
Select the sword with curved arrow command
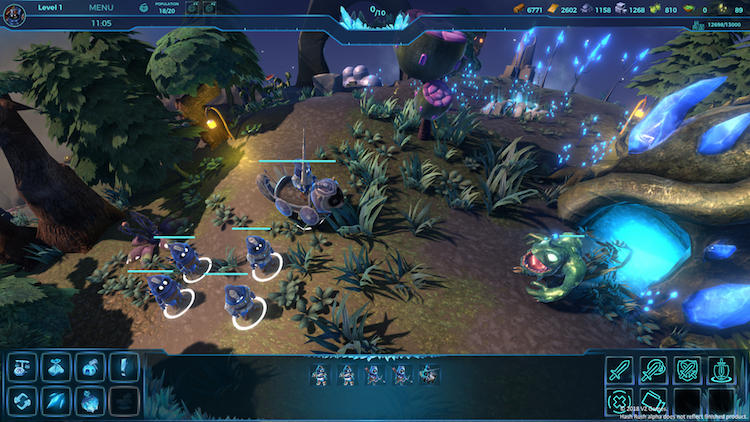pos(653,370)
